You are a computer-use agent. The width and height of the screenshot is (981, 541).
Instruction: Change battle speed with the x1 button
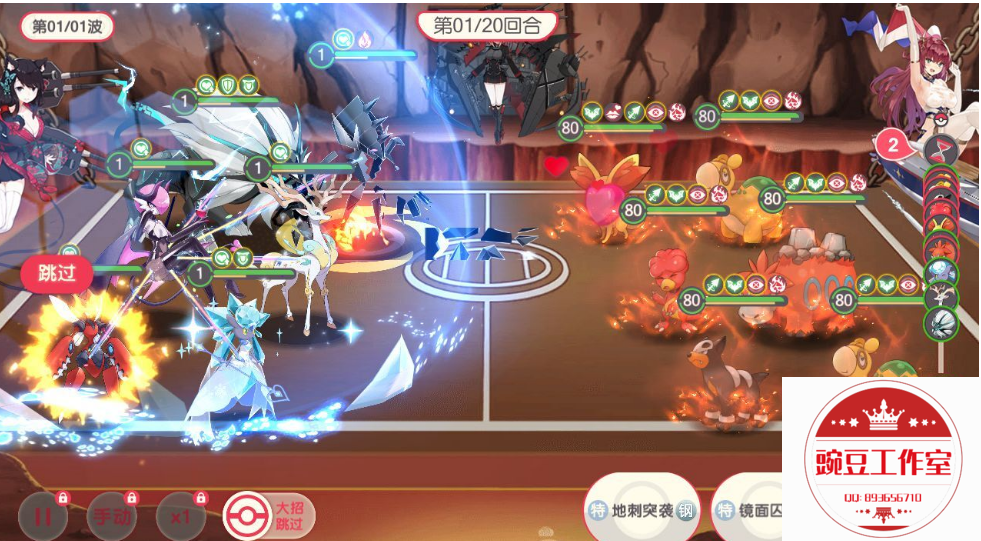tap(181, 517)
